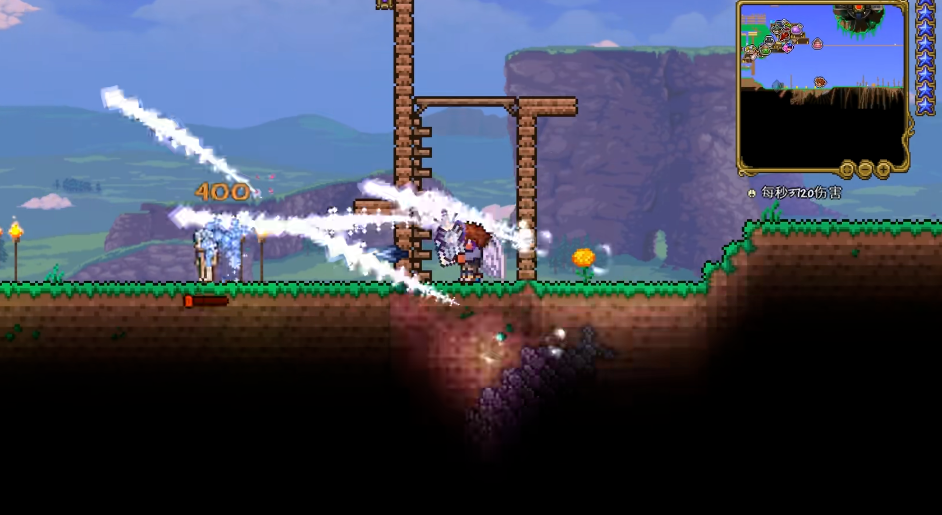
Task: Reset the minimap zoom button
Action: tap(847, 169)
